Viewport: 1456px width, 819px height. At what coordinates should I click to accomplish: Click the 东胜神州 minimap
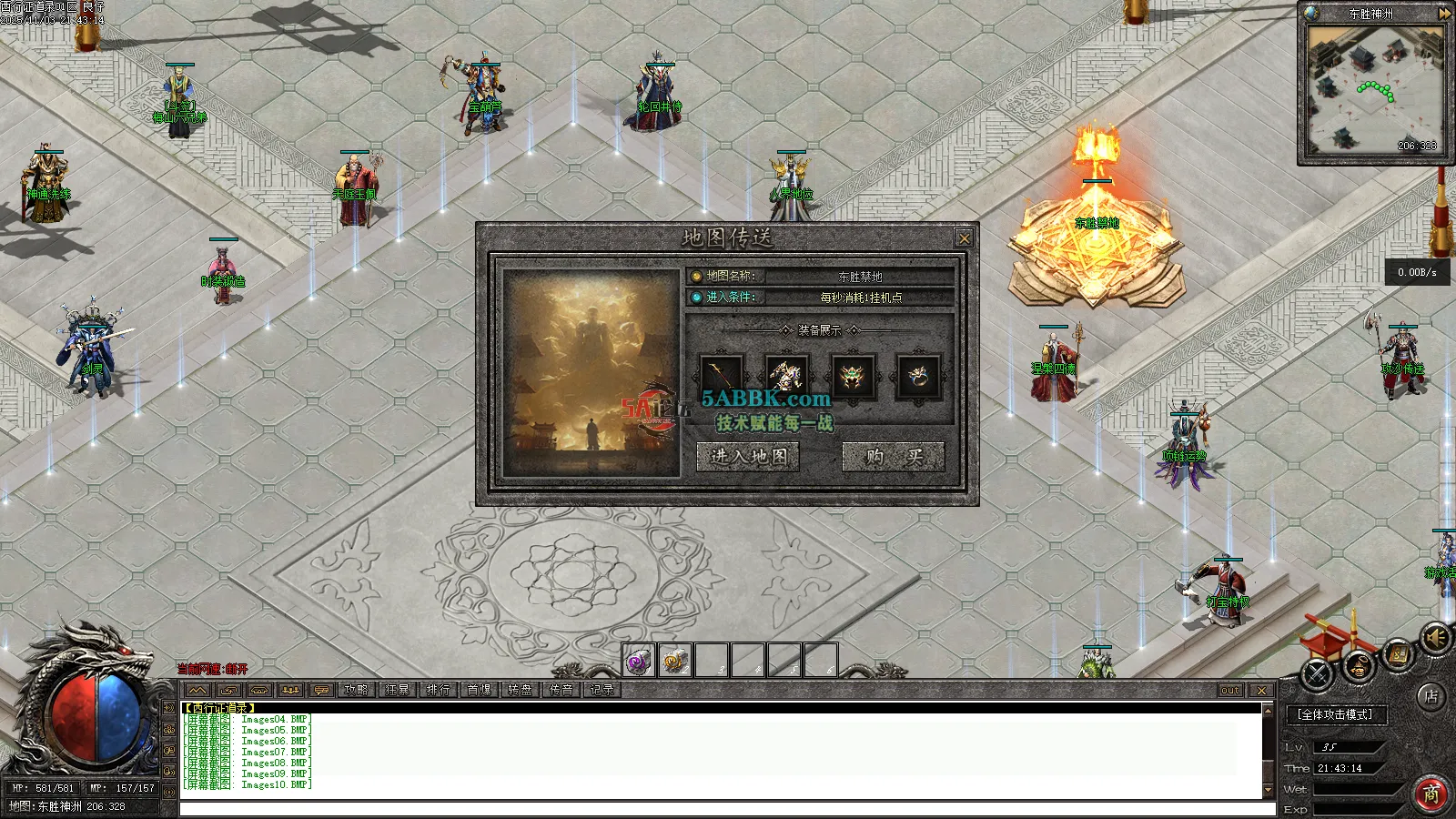click(x=1373, y=89)
